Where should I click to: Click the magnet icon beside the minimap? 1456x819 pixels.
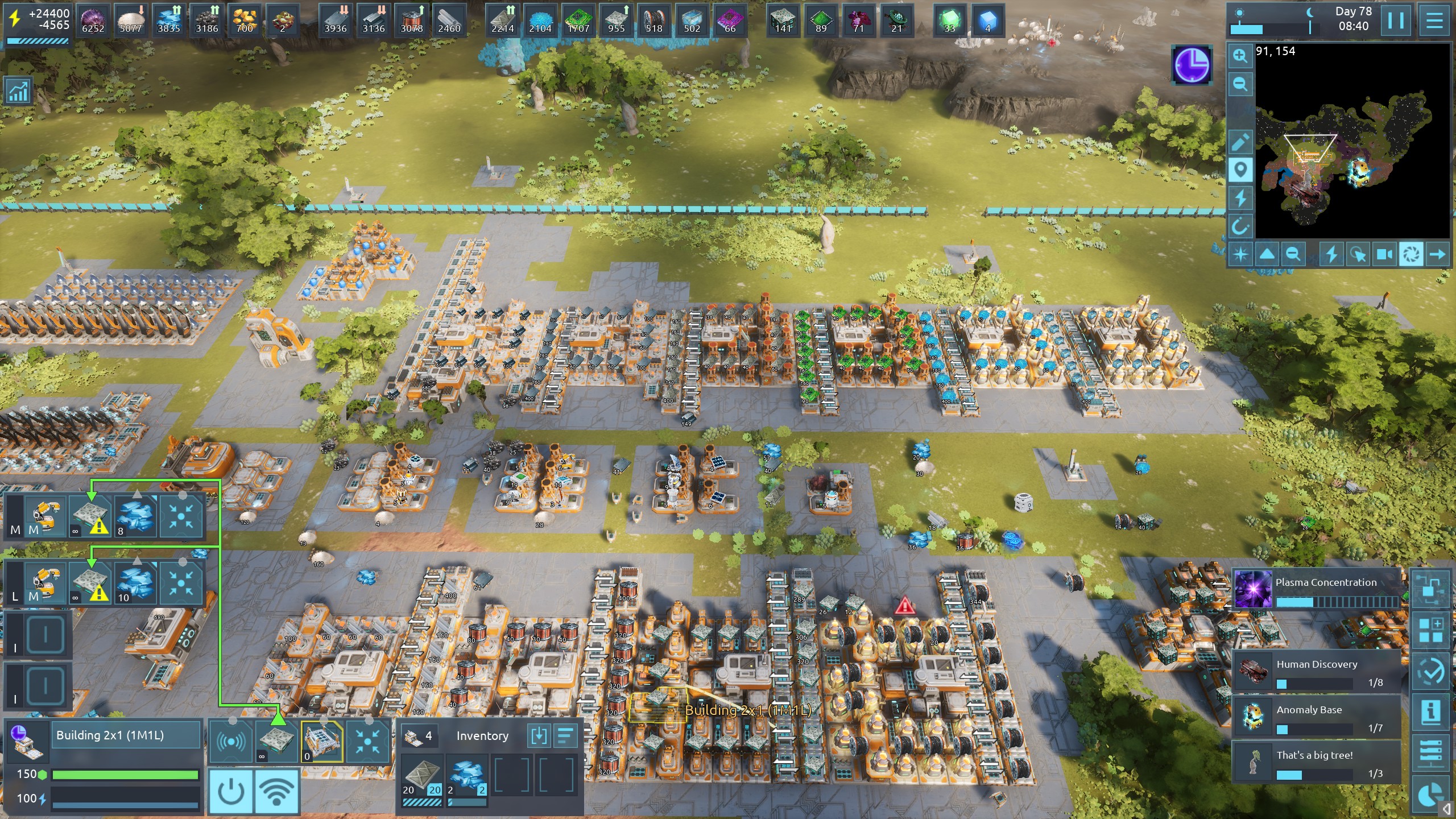pos(1240,227)
